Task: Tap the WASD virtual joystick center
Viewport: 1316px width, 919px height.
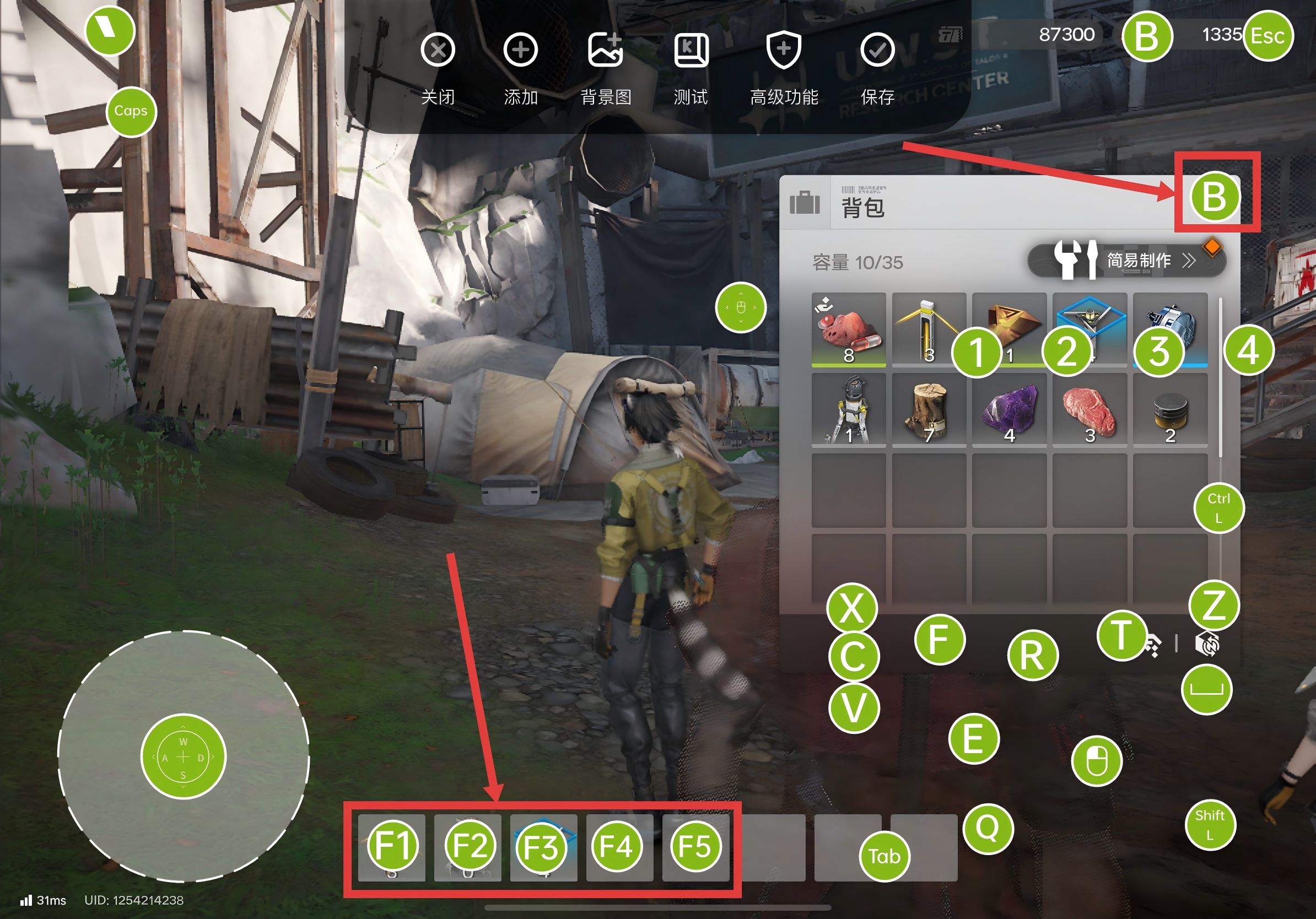Action: (184, 757)
